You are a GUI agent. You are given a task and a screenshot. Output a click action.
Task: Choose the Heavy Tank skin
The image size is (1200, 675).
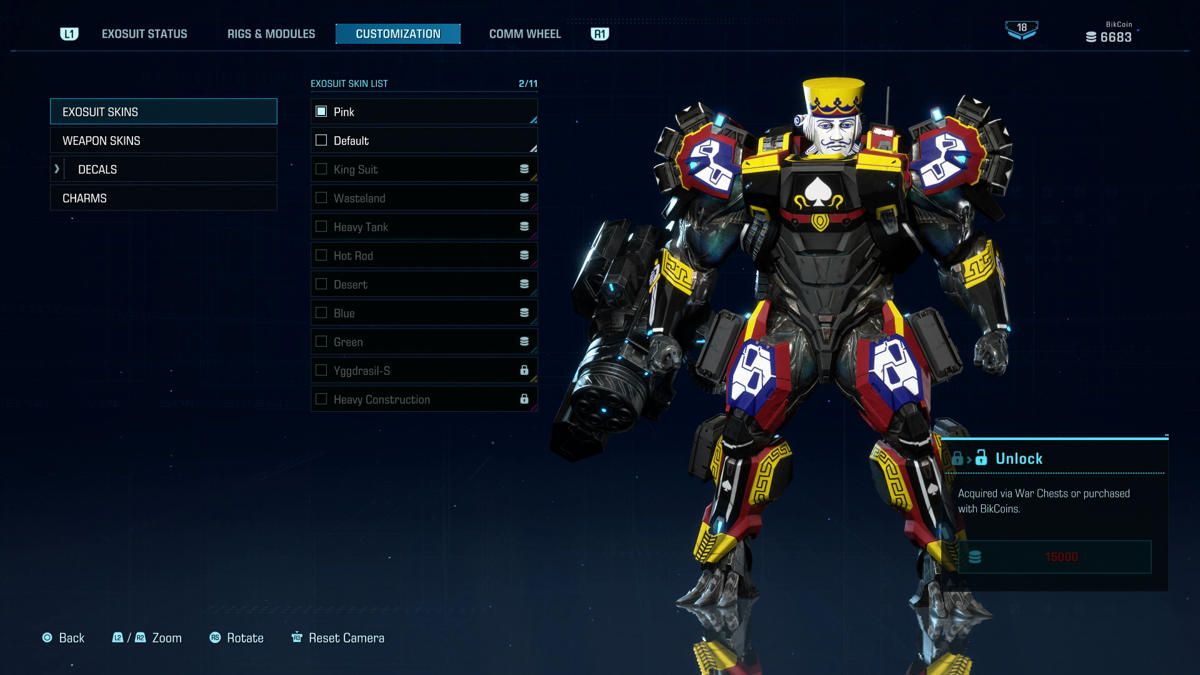coord(424,227)
